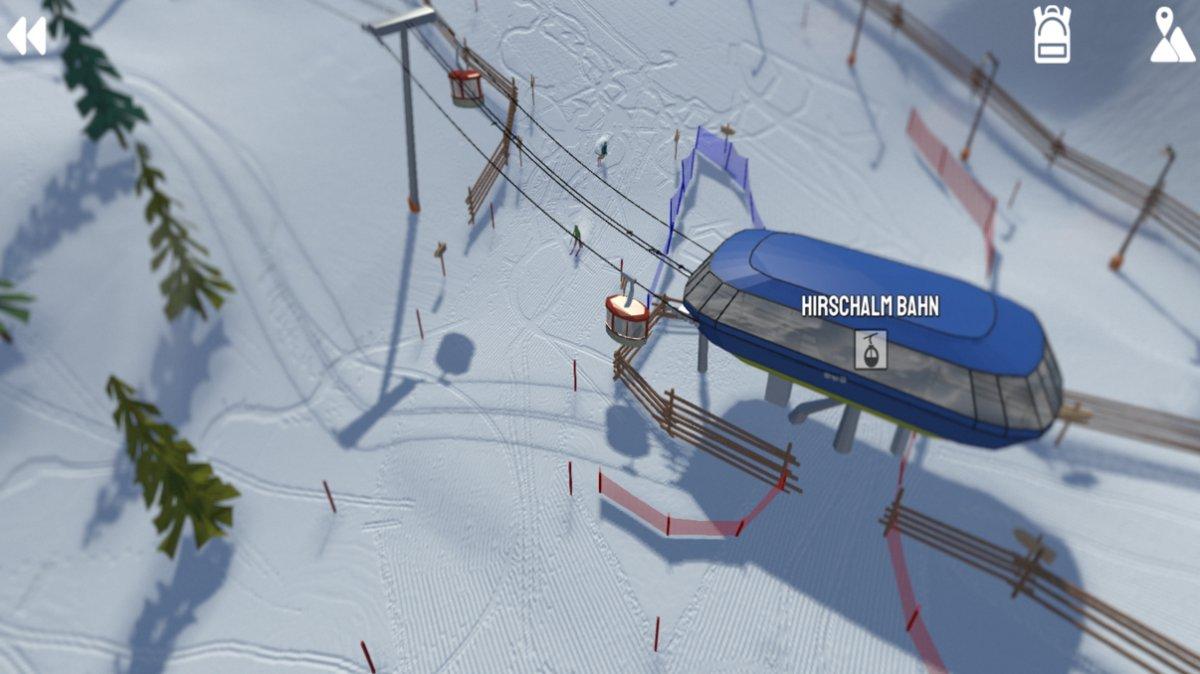The image size is (1200, 674).
Task: Open the backpack inventory
Action: point(1052,35)
